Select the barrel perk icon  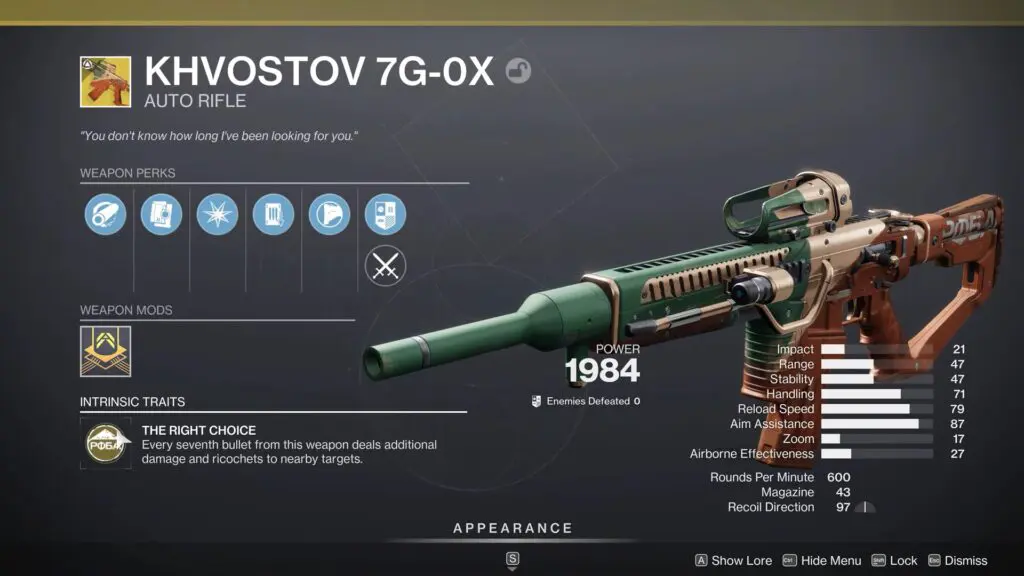(105, 215)
